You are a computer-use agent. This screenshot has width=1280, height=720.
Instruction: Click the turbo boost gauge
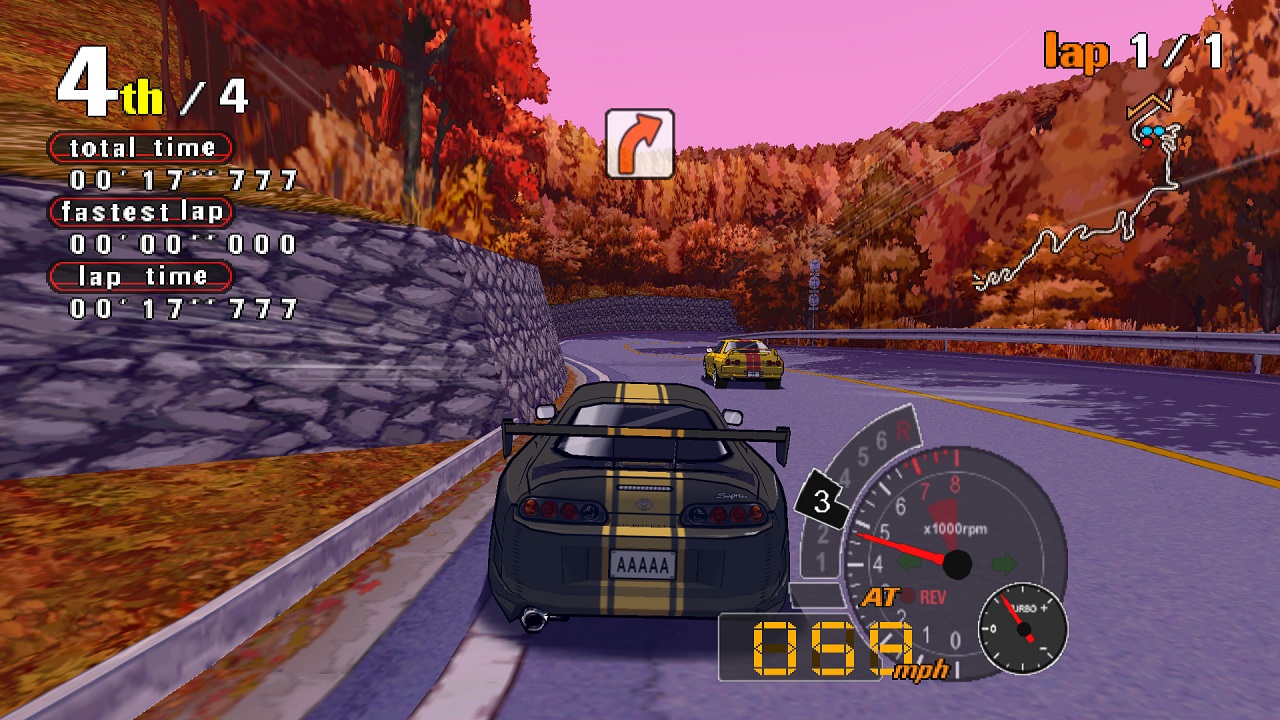tap(1022, 628)
